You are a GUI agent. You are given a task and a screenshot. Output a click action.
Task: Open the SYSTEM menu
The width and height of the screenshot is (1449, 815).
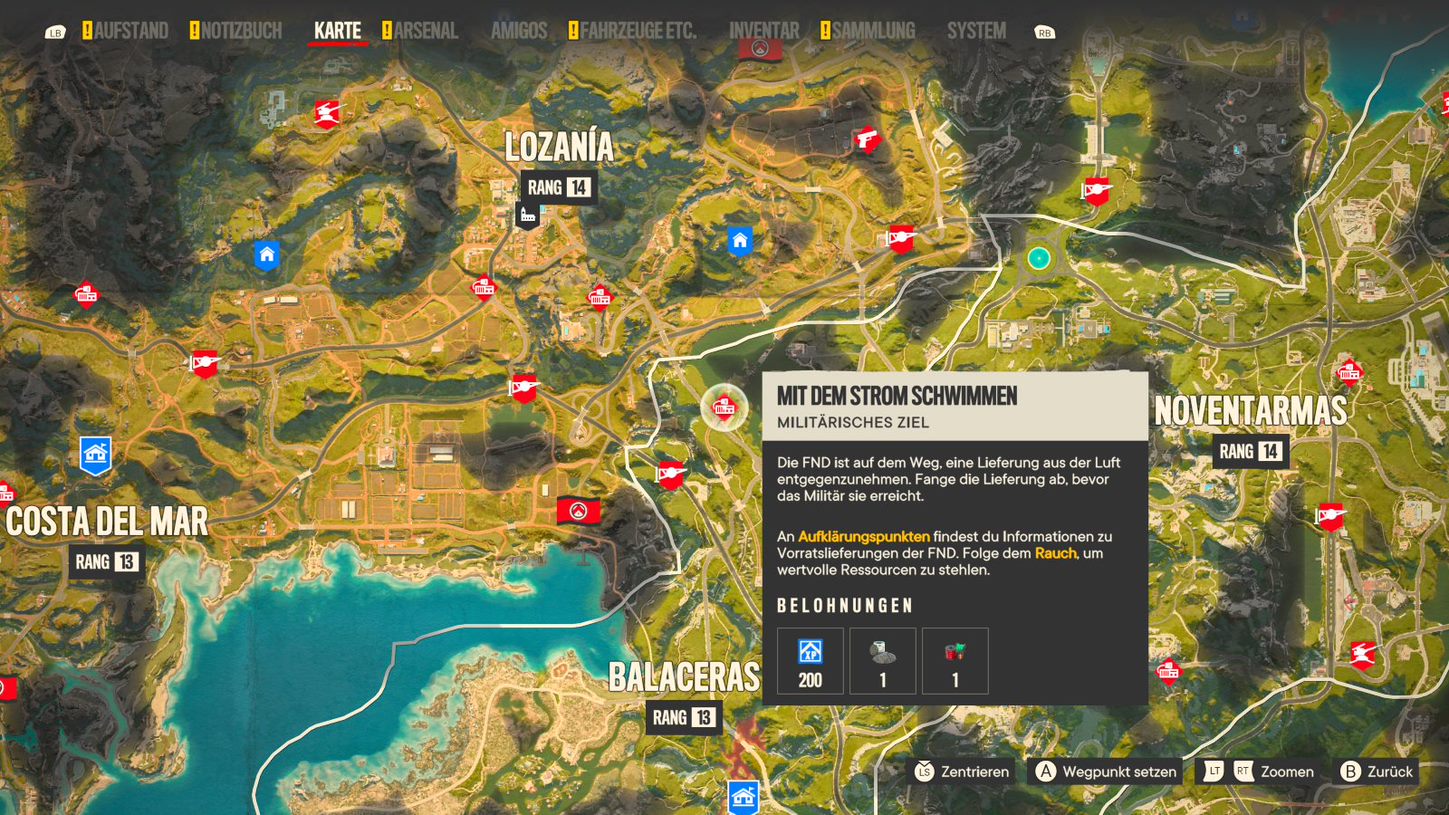tap(975, 30)
